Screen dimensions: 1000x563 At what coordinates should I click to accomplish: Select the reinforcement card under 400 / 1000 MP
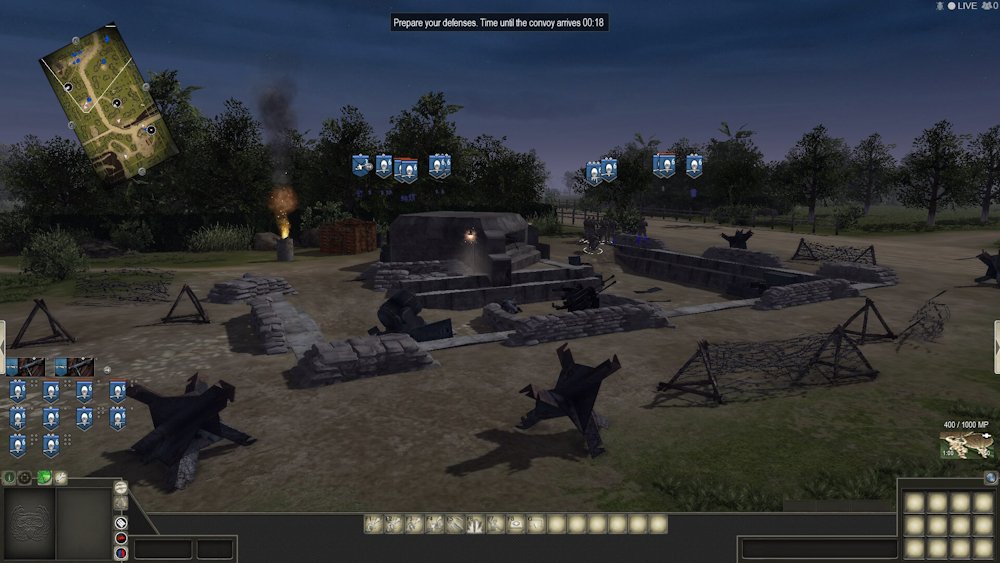[963, 446]
